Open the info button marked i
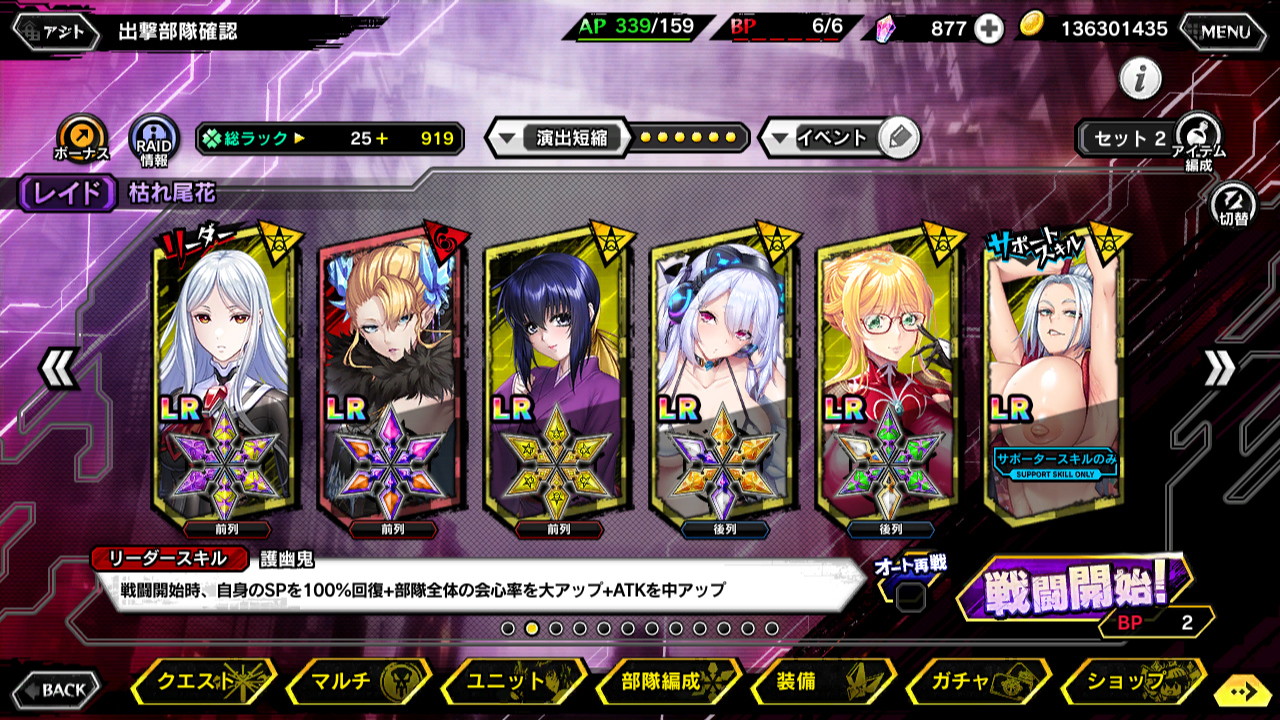This screenshot has width=1280, height=720. (x=1140, y=78)
